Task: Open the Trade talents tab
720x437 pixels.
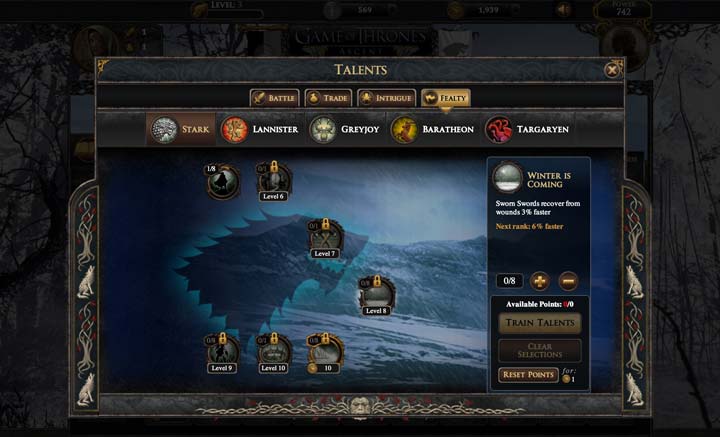Action: pos(328,98)
